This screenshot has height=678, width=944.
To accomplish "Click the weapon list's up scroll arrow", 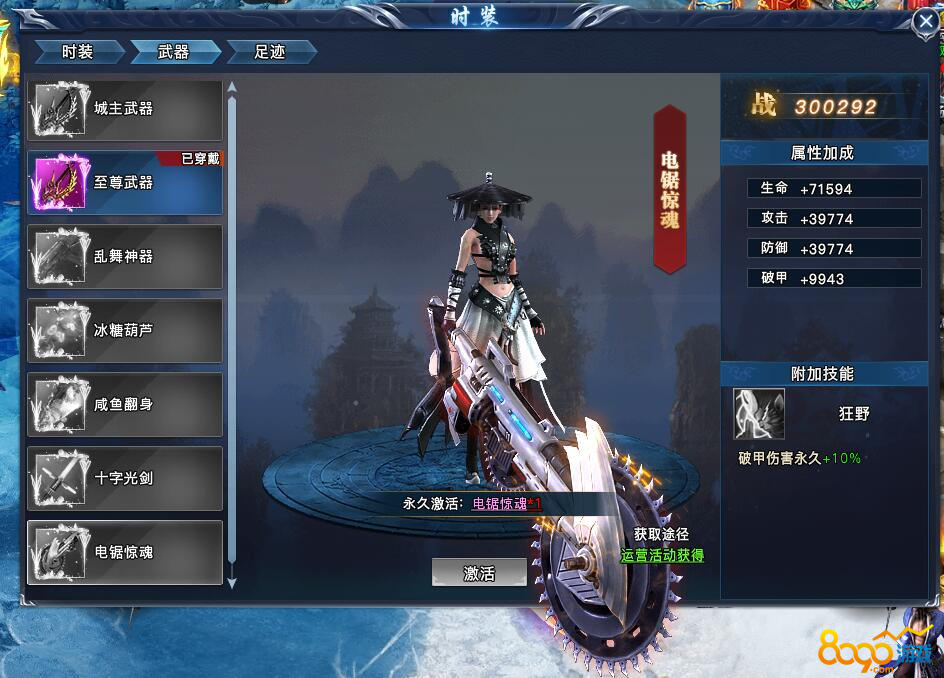I will [x=232, y=86].
